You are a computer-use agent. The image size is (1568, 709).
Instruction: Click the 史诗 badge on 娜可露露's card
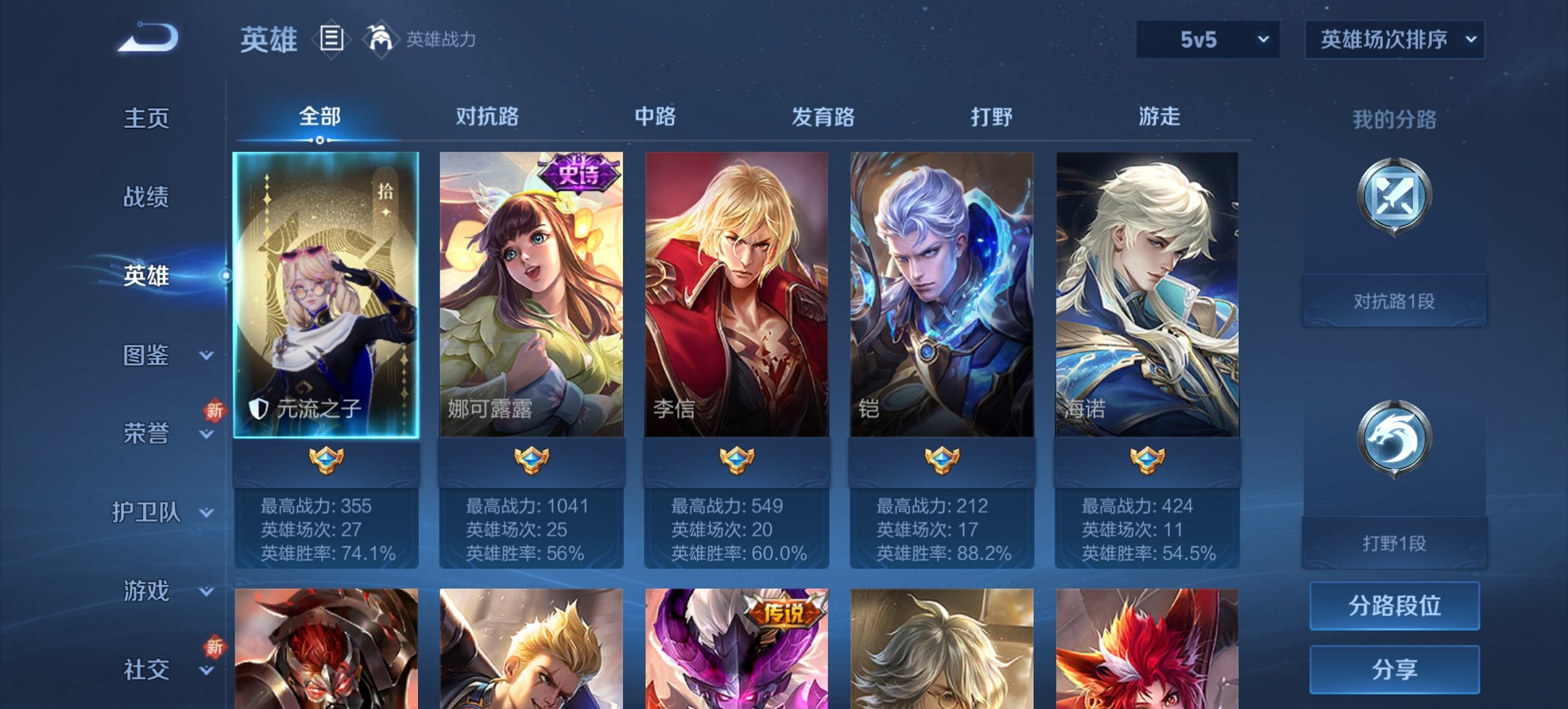pyautogui.click(x=579, y=174)
